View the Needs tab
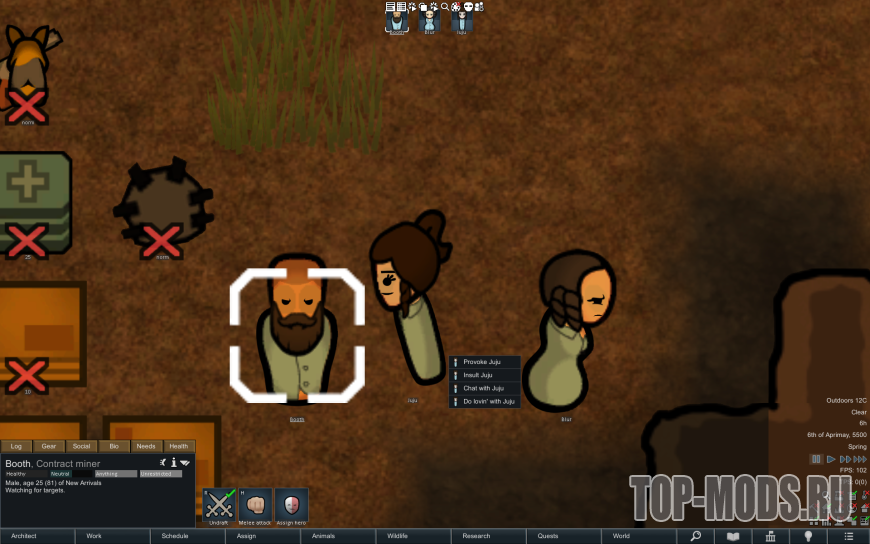This screenshot has height=544, width=870. [x=146, y=446]
